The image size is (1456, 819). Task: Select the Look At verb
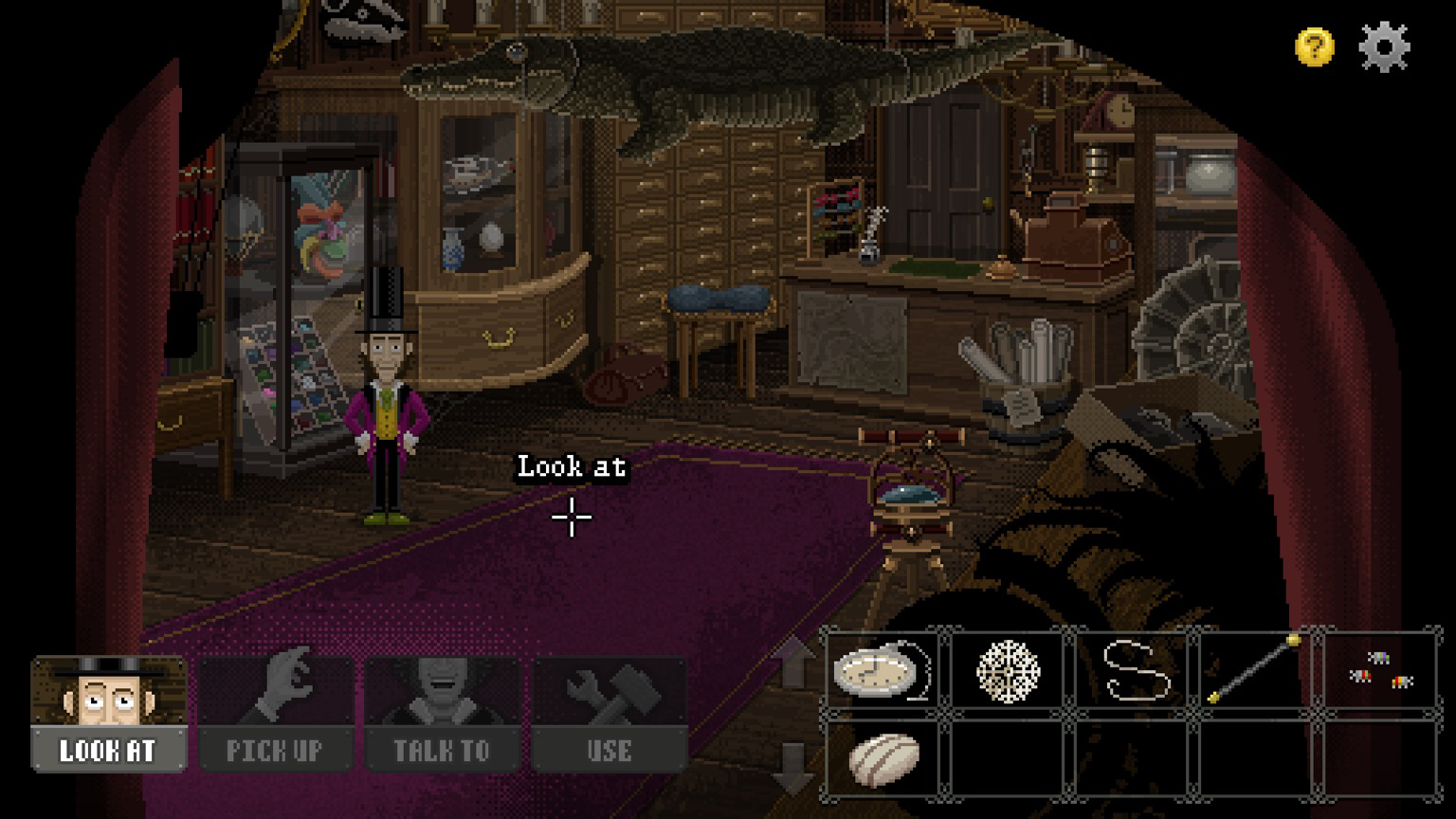[x=108, y=714]
